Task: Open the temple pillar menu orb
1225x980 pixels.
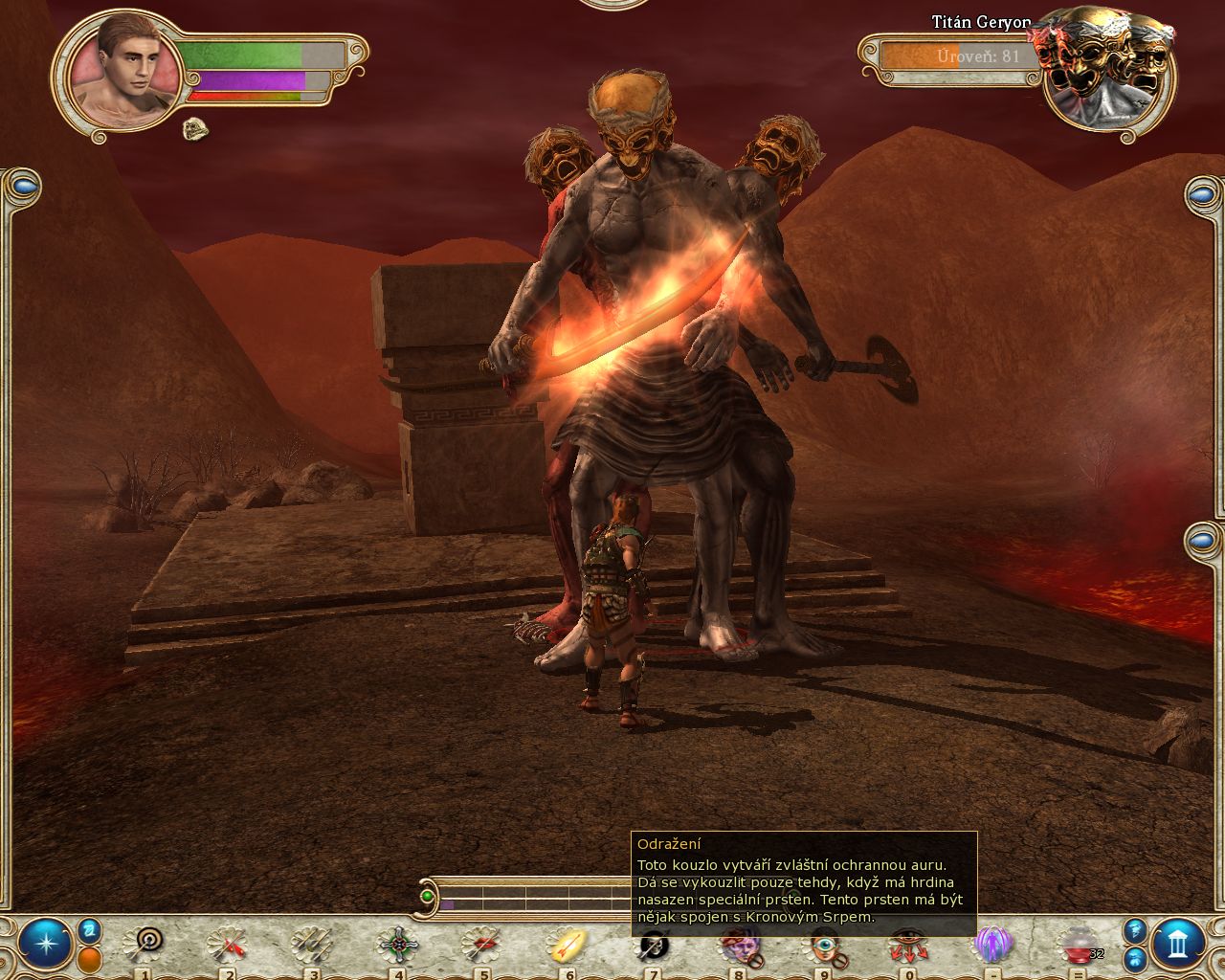Action: tap(1179, 945)
